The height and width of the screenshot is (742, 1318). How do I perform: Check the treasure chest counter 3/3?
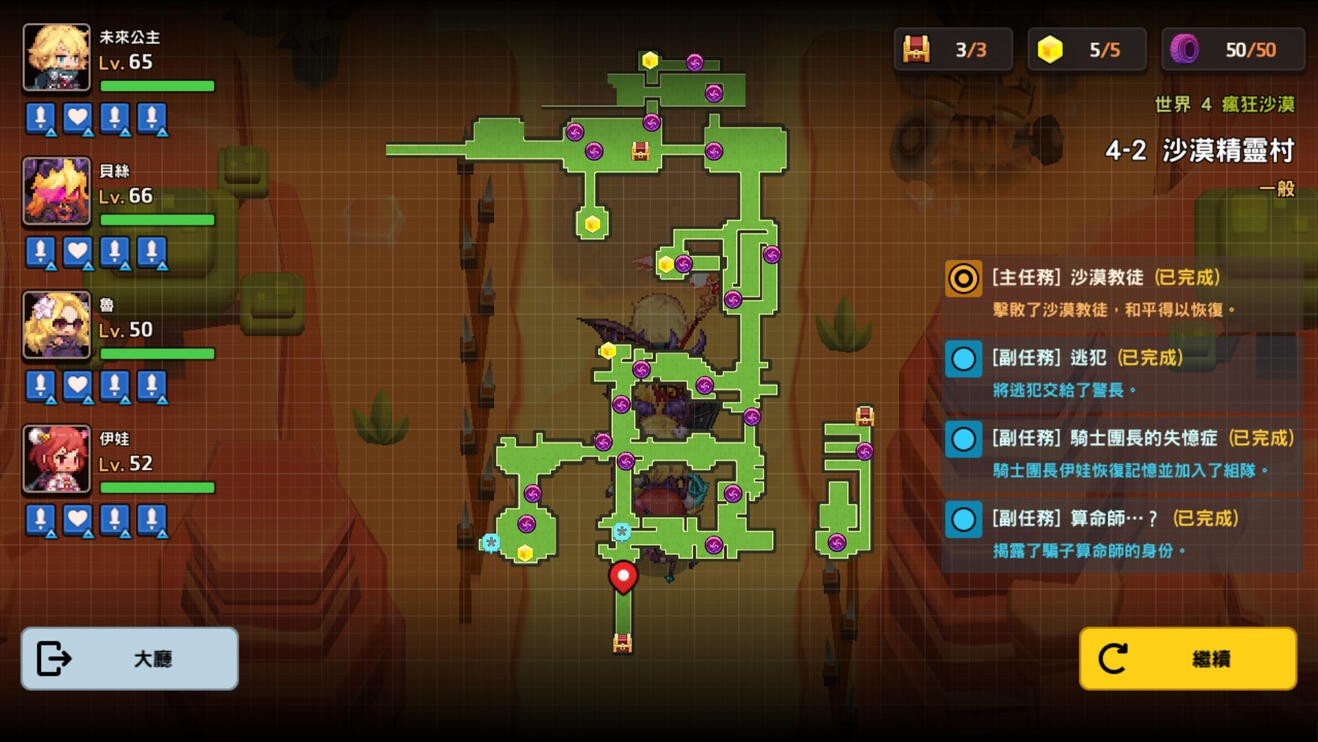coord(953,49)
